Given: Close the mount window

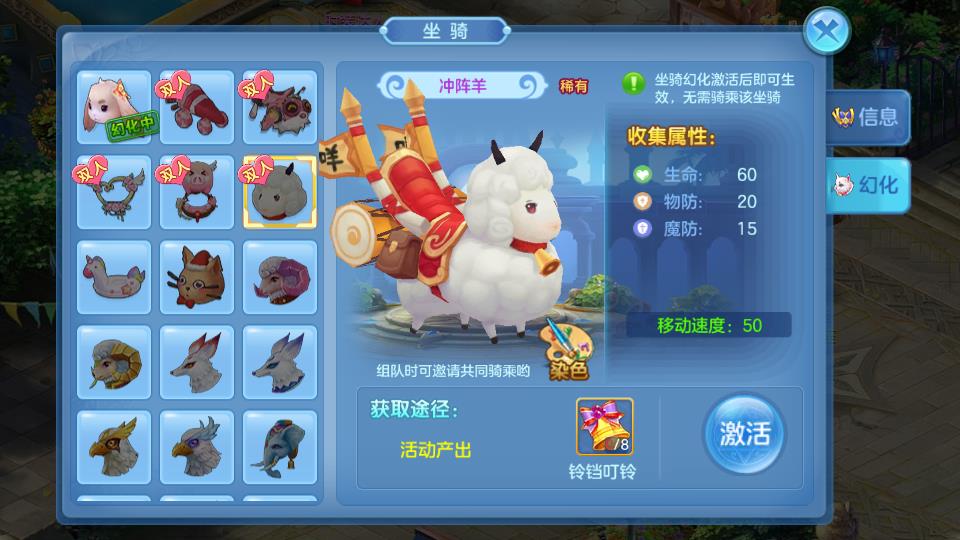Looking at the screenshot, I should [x=827, y=30].
